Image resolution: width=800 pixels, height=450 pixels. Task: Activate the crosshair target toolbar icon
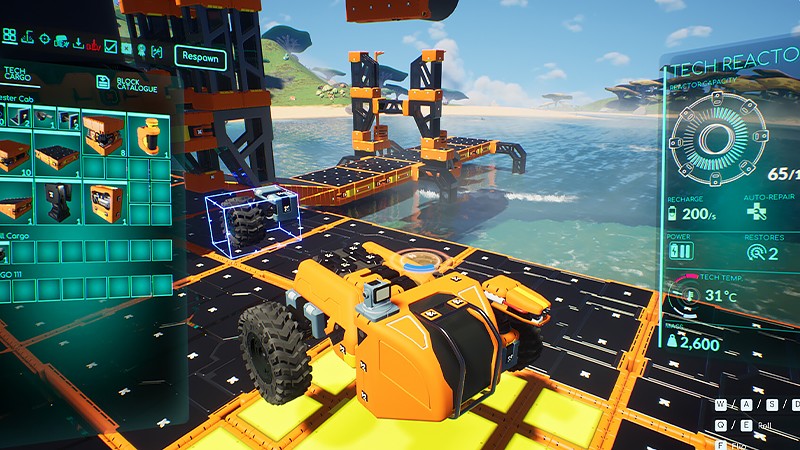click(43, 39)
